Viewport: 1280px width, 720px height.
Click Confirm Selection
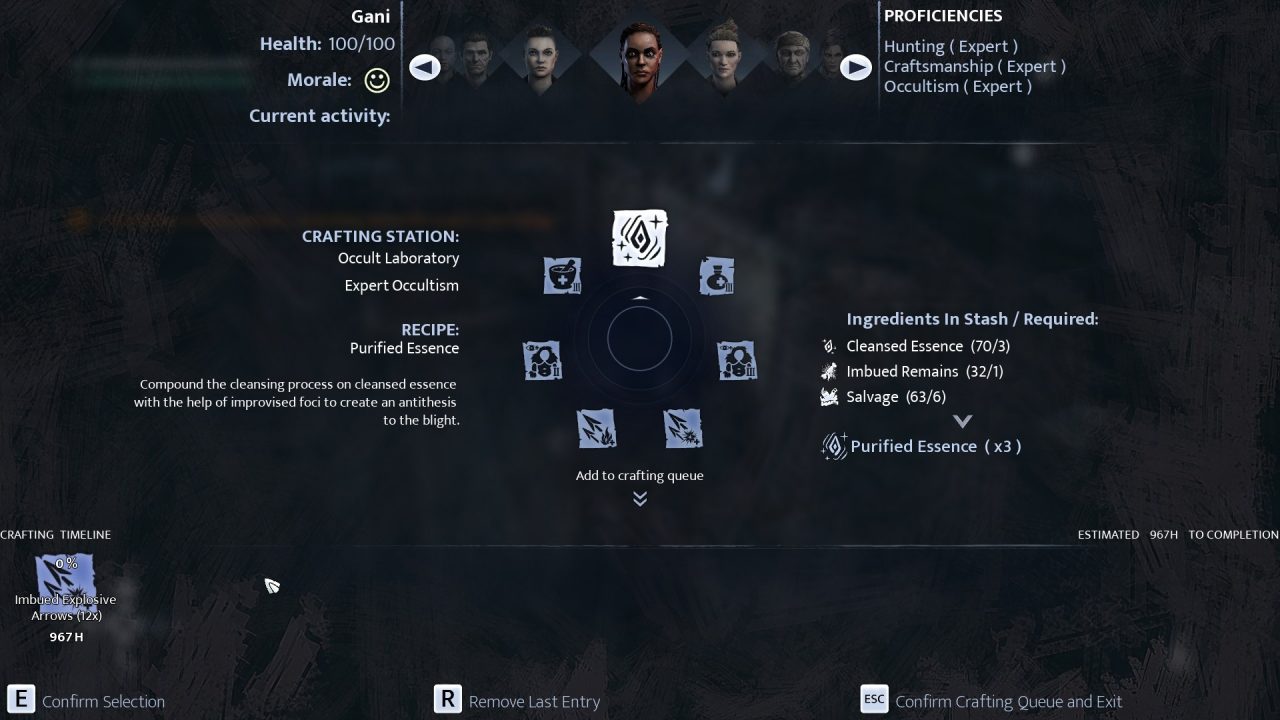tap(103, 701)
